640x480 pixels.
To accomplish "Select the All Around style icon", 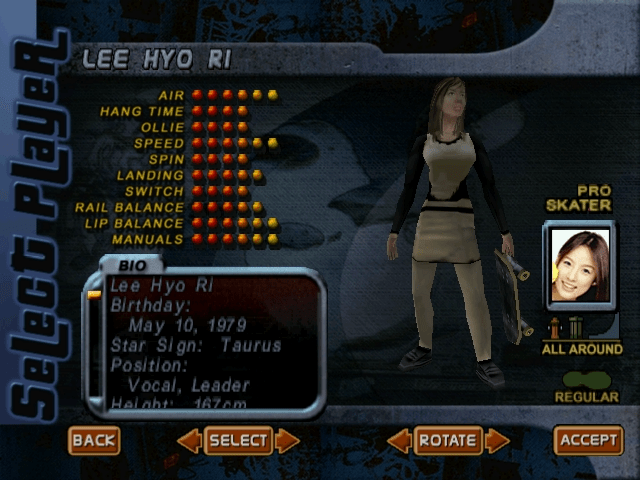I will (x=566, y=328).
